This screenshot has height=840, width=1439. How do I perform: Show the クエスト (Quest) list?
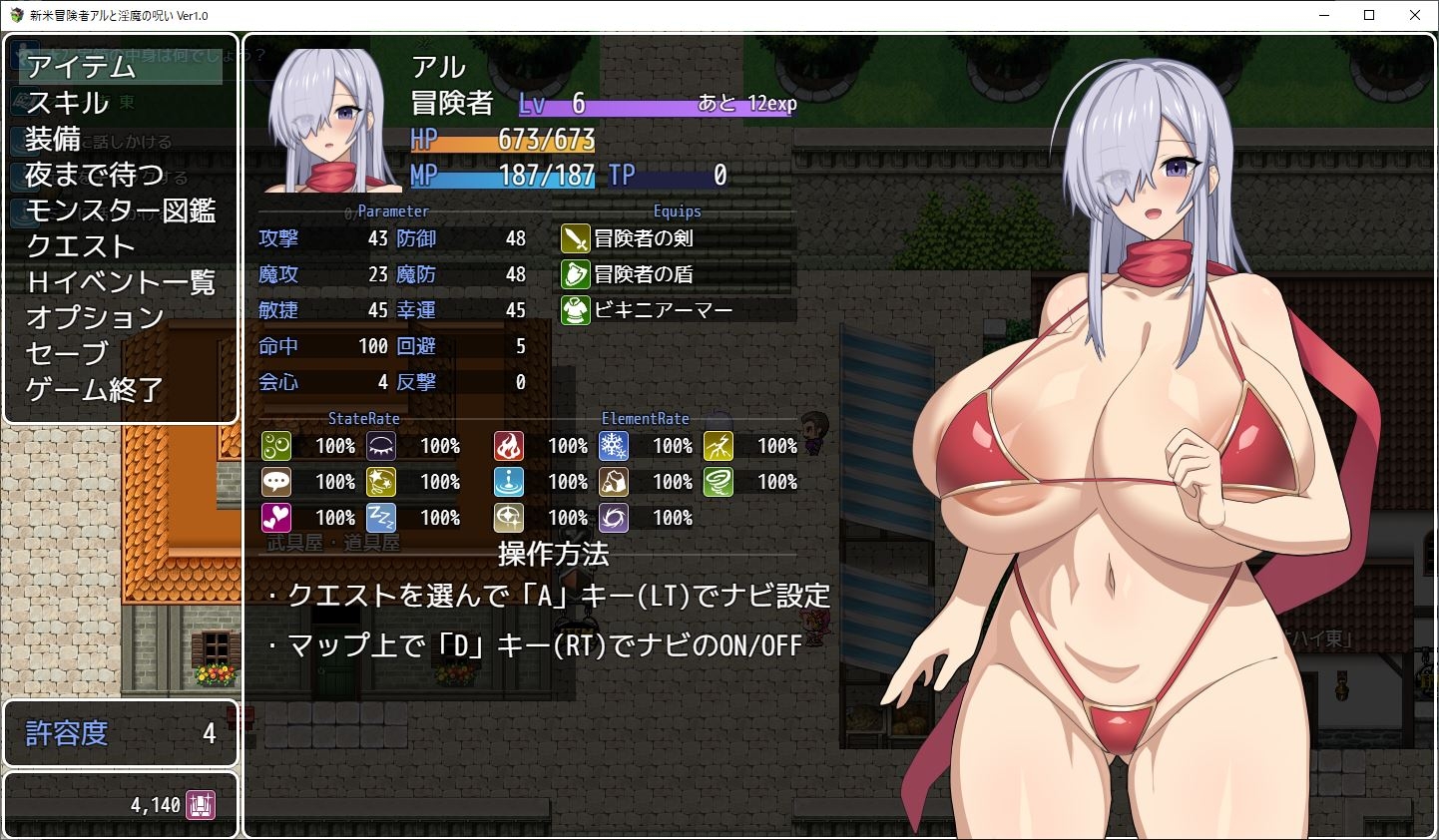coord(81,246)
